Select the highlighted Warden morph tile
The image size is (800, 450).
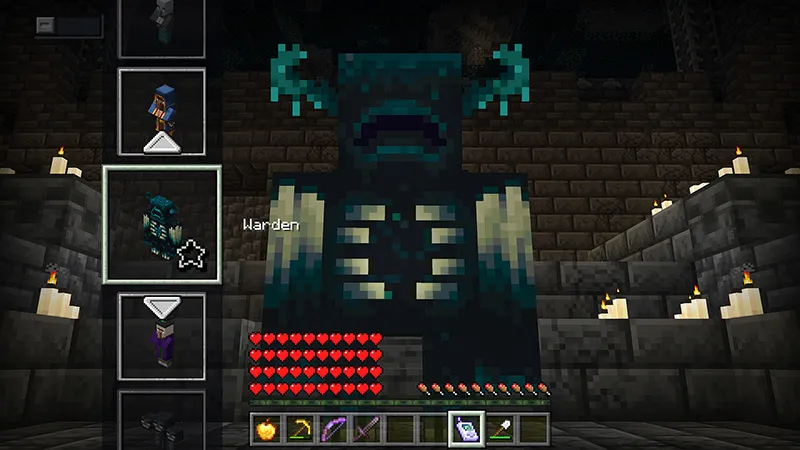click(161, 224)
